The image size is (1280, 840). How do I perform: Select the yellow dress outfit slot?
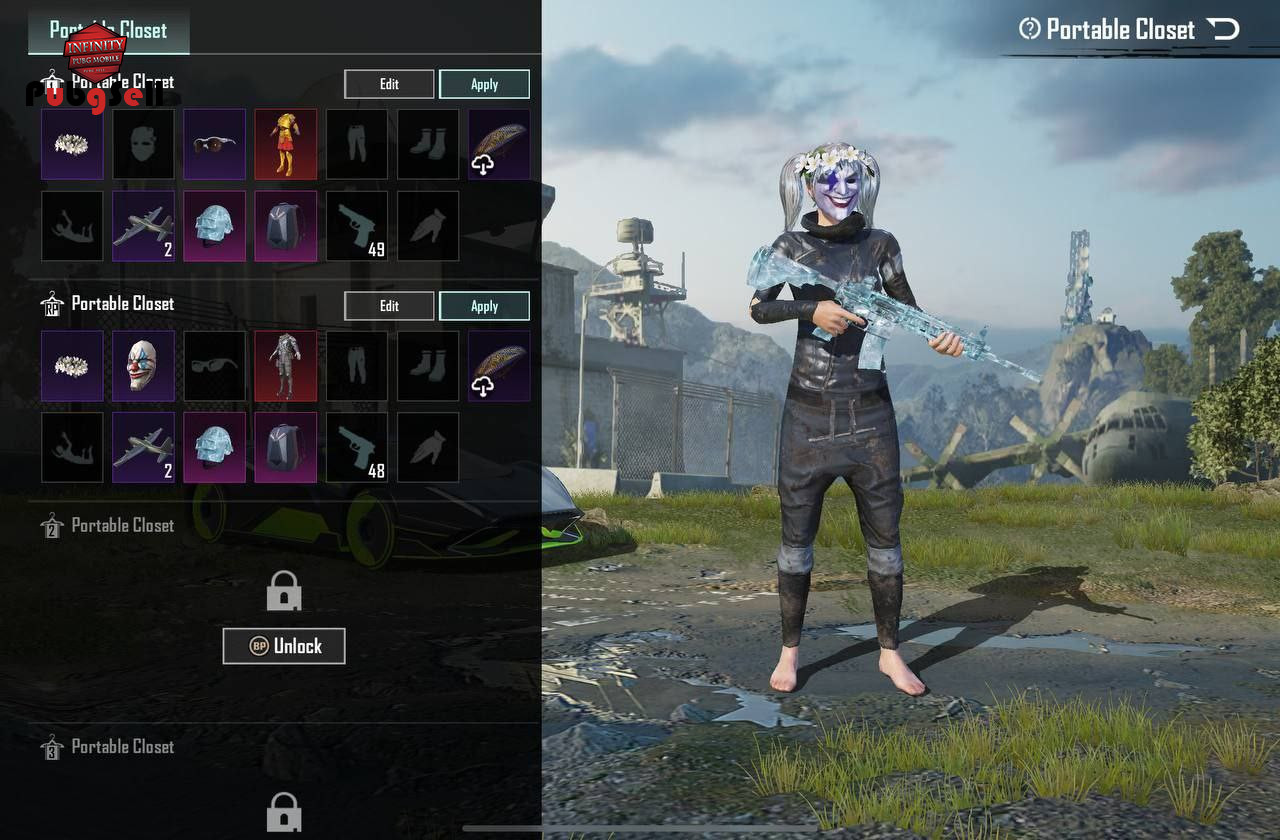click(286, 144)
